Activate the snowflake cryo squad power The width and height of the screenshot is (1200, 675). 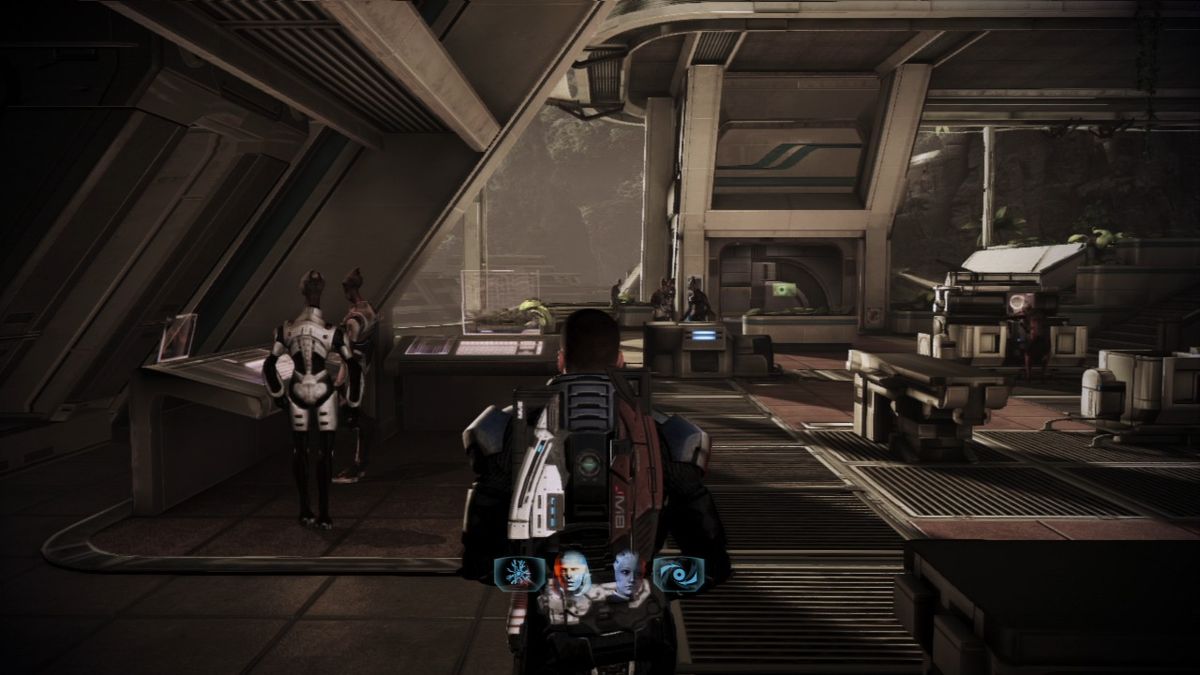[x=519, y=573]
